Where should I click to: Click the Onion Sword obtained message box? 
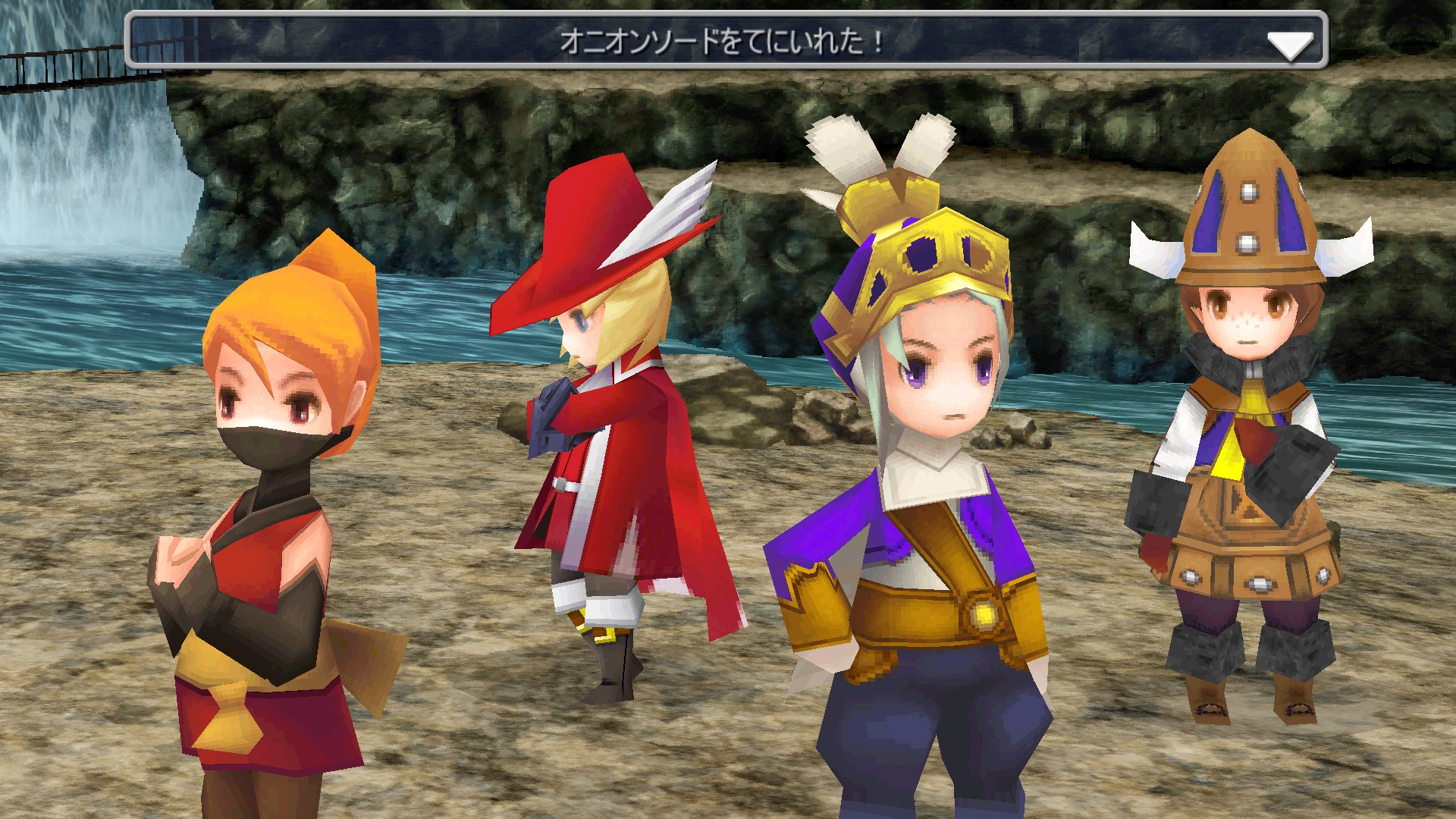coord(720,41)
